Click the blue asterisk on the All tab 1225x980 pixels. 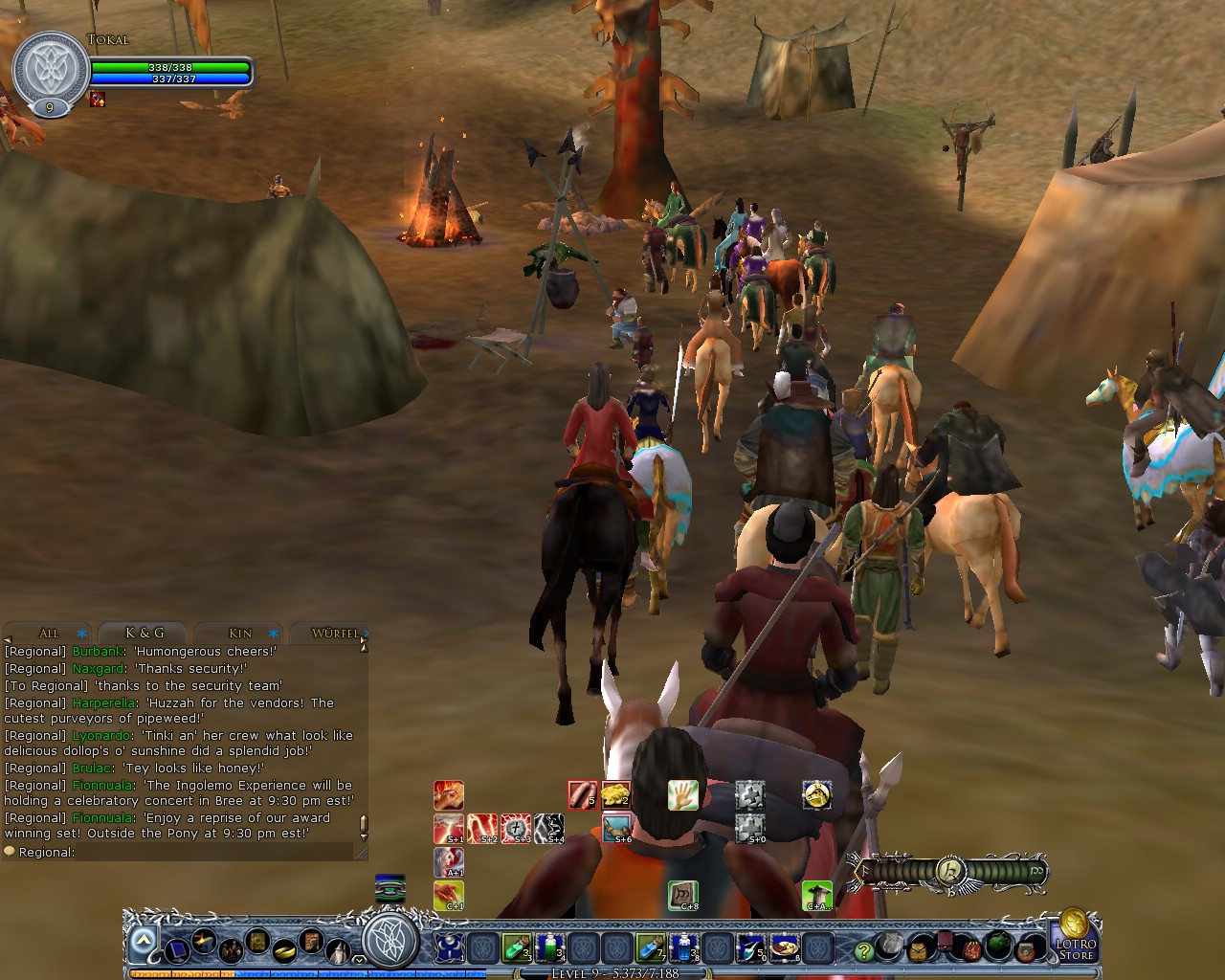81,634
